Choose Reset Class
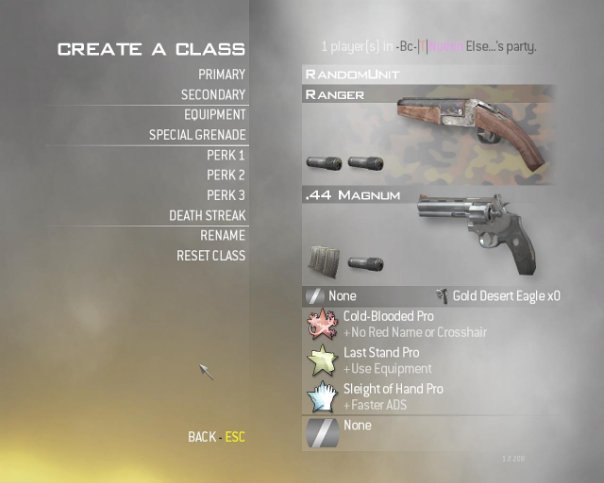604x483 pixels. point(210,255)
